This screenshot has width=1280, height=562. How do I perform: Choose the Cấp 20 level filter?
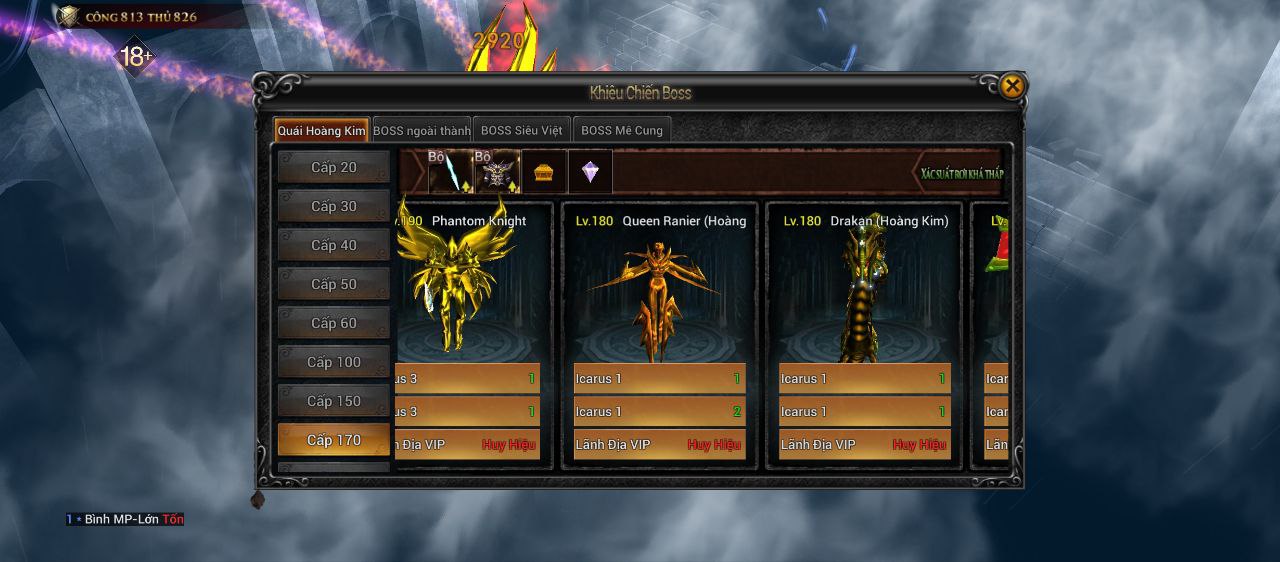pyautogui.click(x=333, y=168)
